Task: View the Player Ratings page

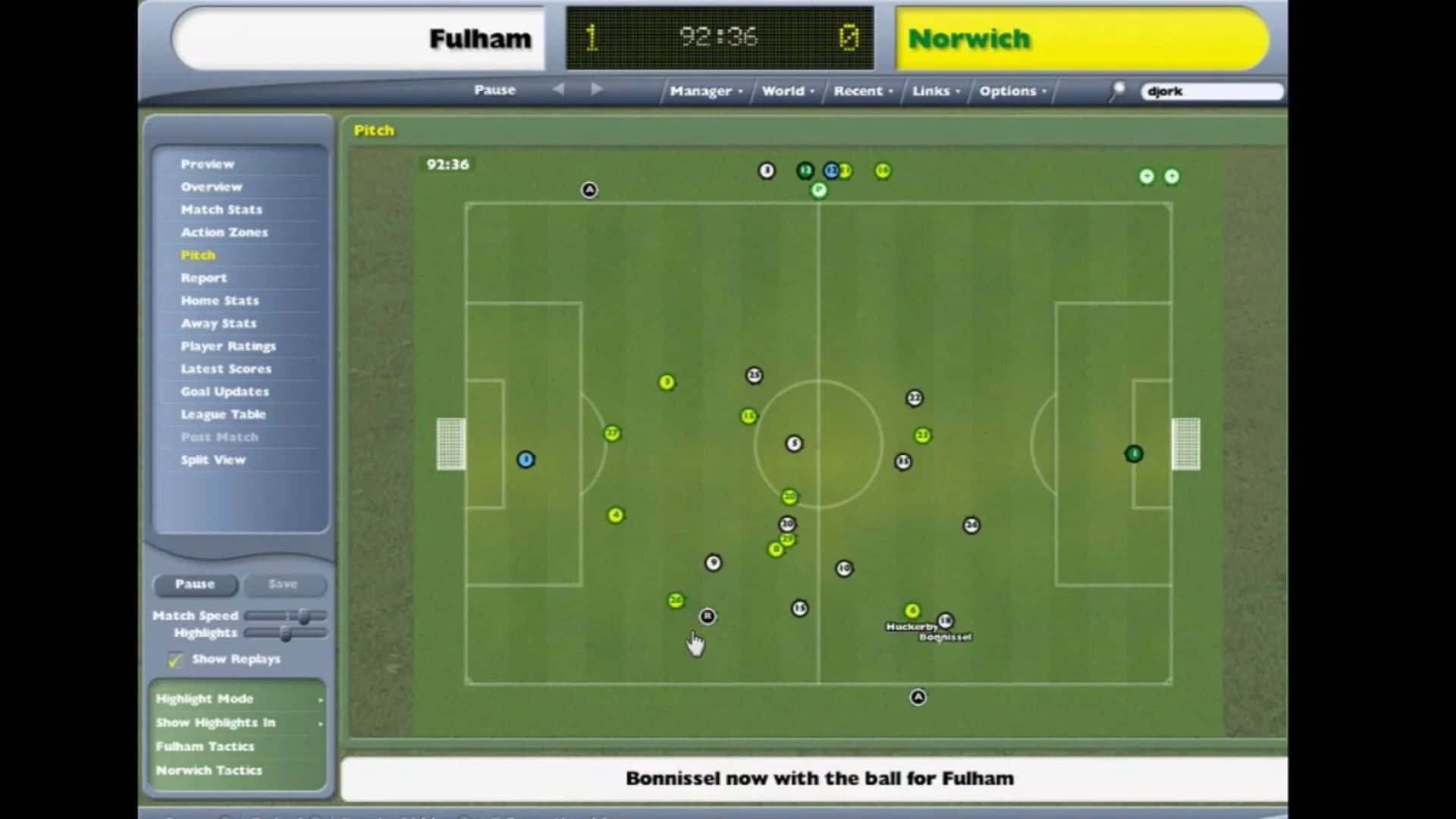Action: 228,346
